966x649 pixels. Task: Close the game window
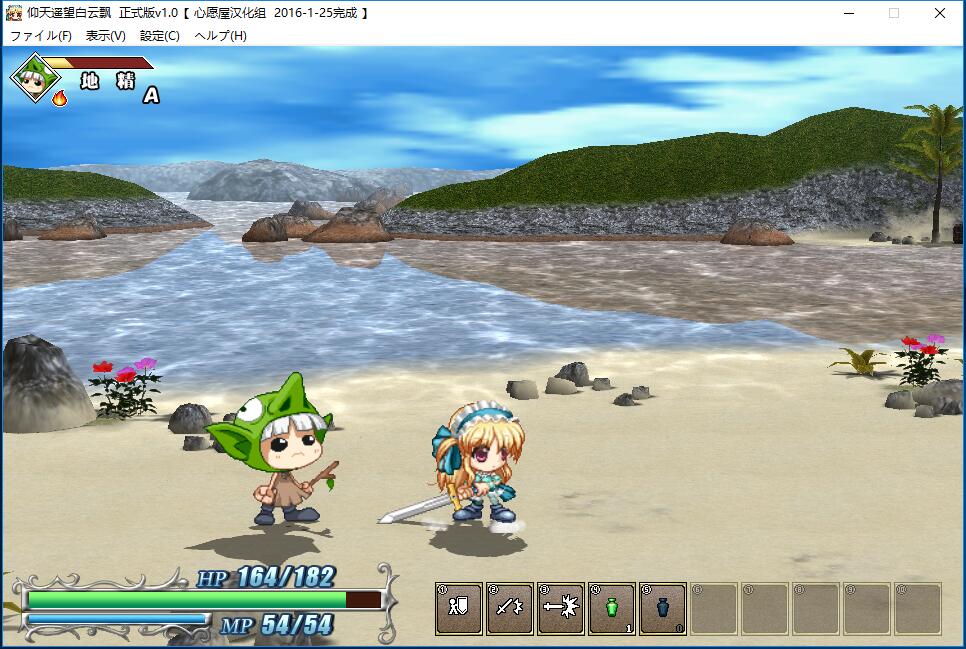click(940, 13)
